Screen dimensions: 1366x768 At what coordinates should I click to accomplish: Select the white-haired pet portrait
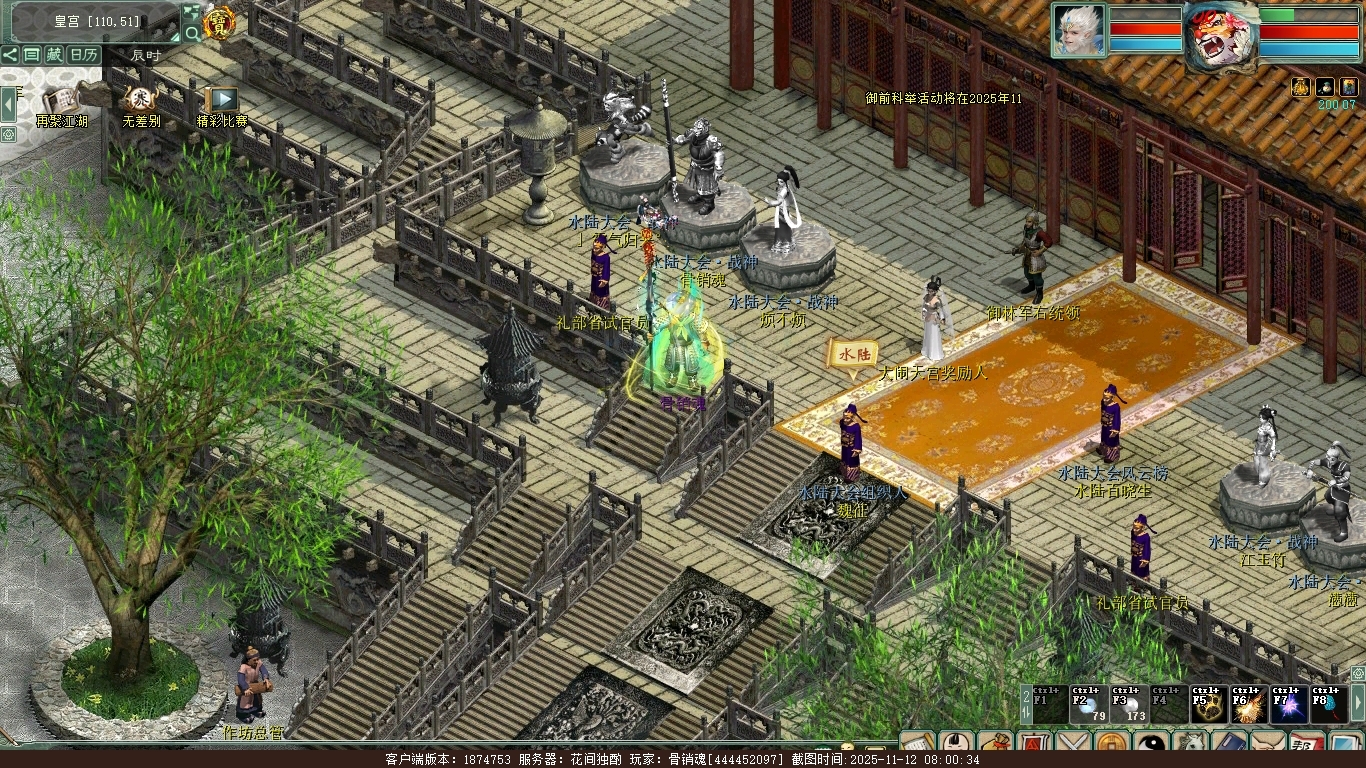(x=1078, y=30)
